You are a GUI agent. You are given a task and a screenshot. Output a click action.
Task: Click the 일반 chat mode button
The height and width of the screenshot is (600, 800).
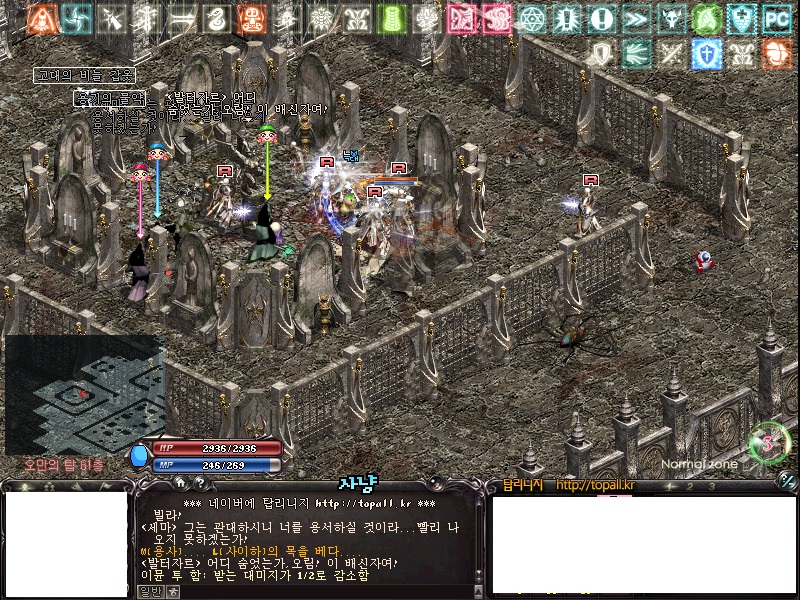point(147,591)
